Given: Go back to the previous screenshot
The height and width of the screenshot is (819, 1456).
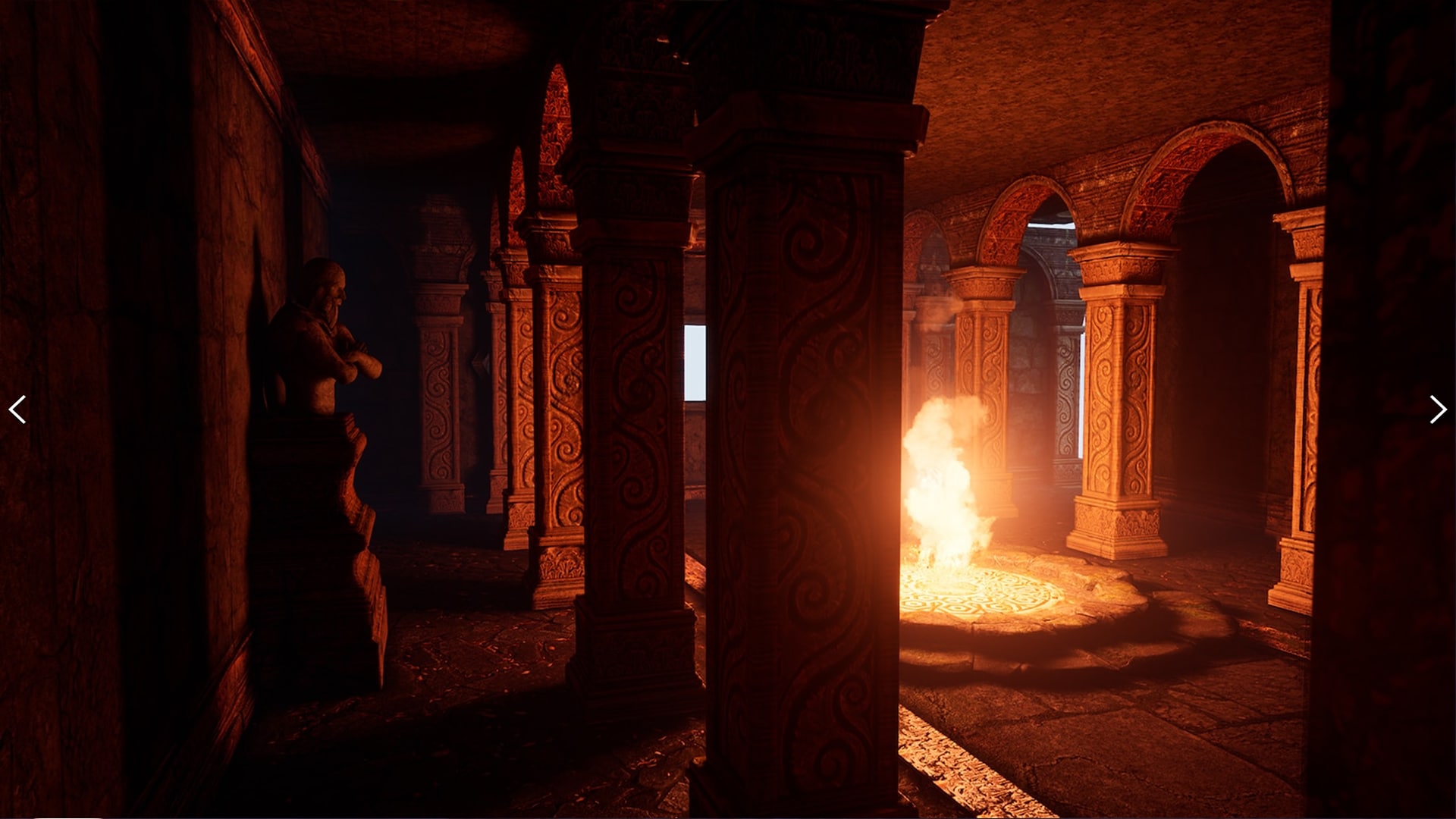Looking at the screenshot, I should click(x=17, y=409).
